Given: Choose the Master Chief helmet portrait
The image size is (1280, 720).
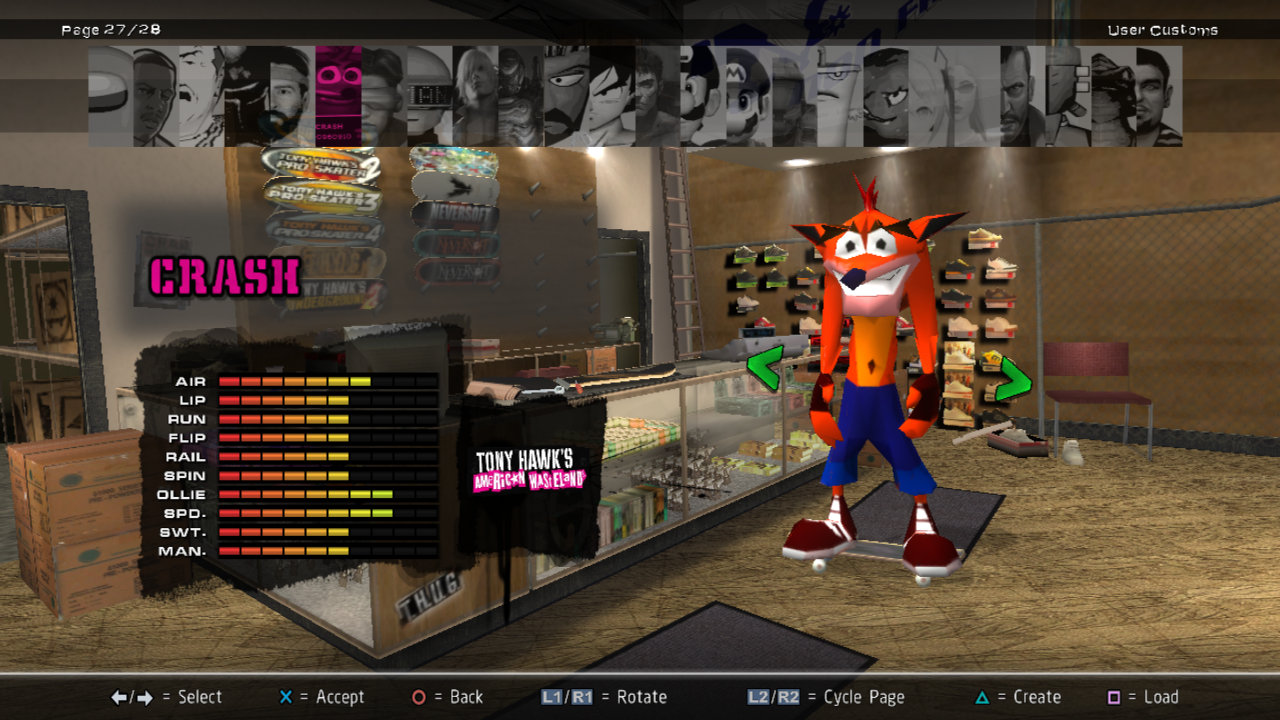Looking at the screenshot, I should pos(793,96).
